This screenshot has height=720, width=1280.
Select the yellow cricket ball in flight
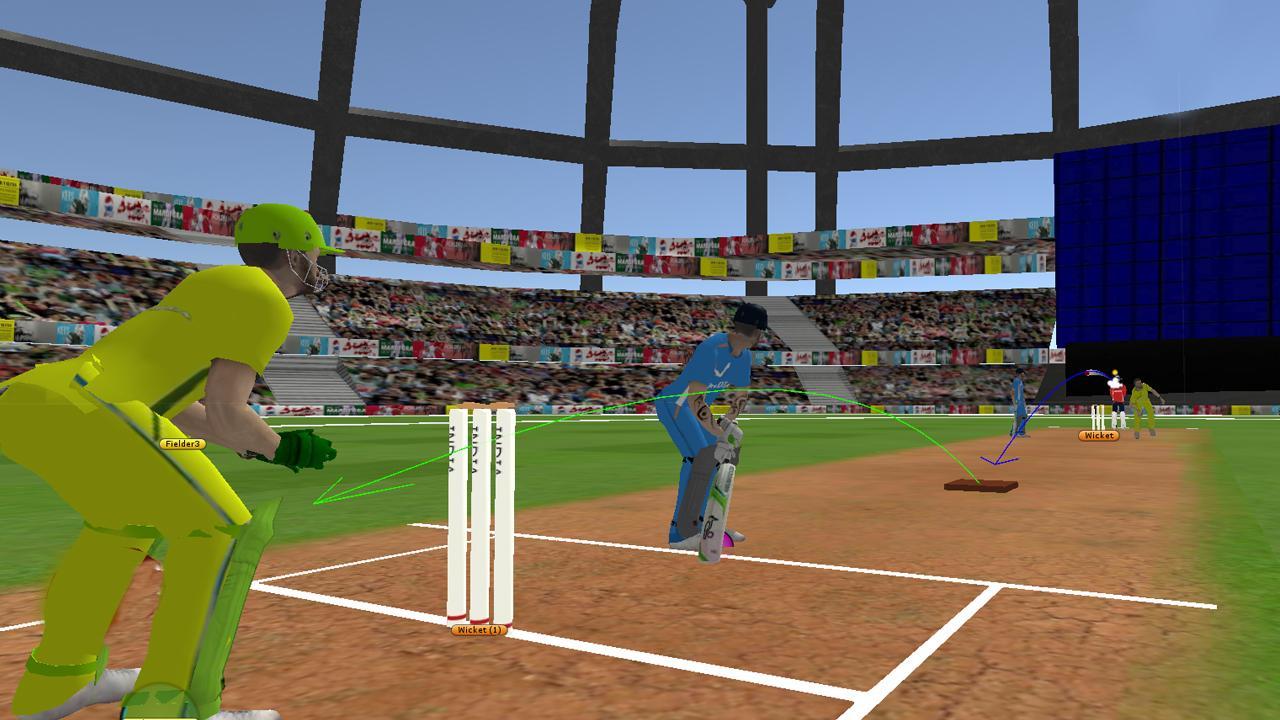tap(1114, 372)
